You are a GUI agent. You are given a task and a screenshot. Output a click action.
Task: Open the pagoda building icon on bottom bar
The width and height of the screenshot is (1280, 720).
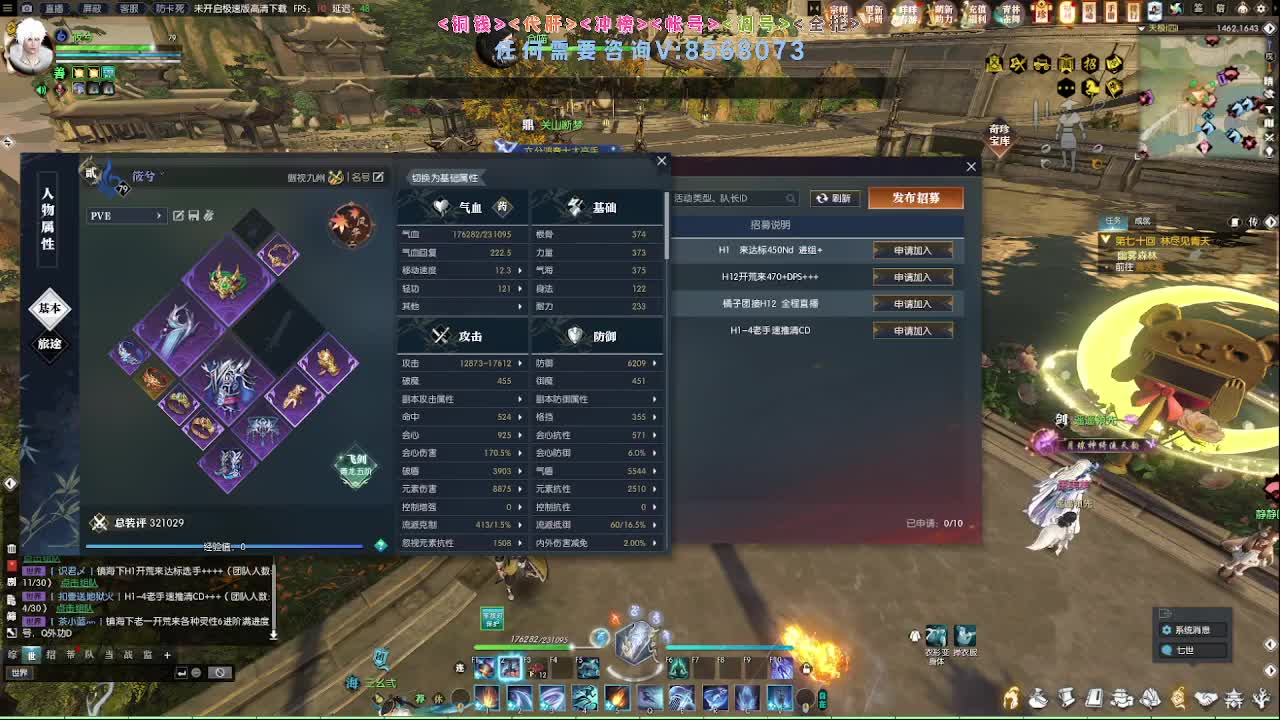[1235, 698]
